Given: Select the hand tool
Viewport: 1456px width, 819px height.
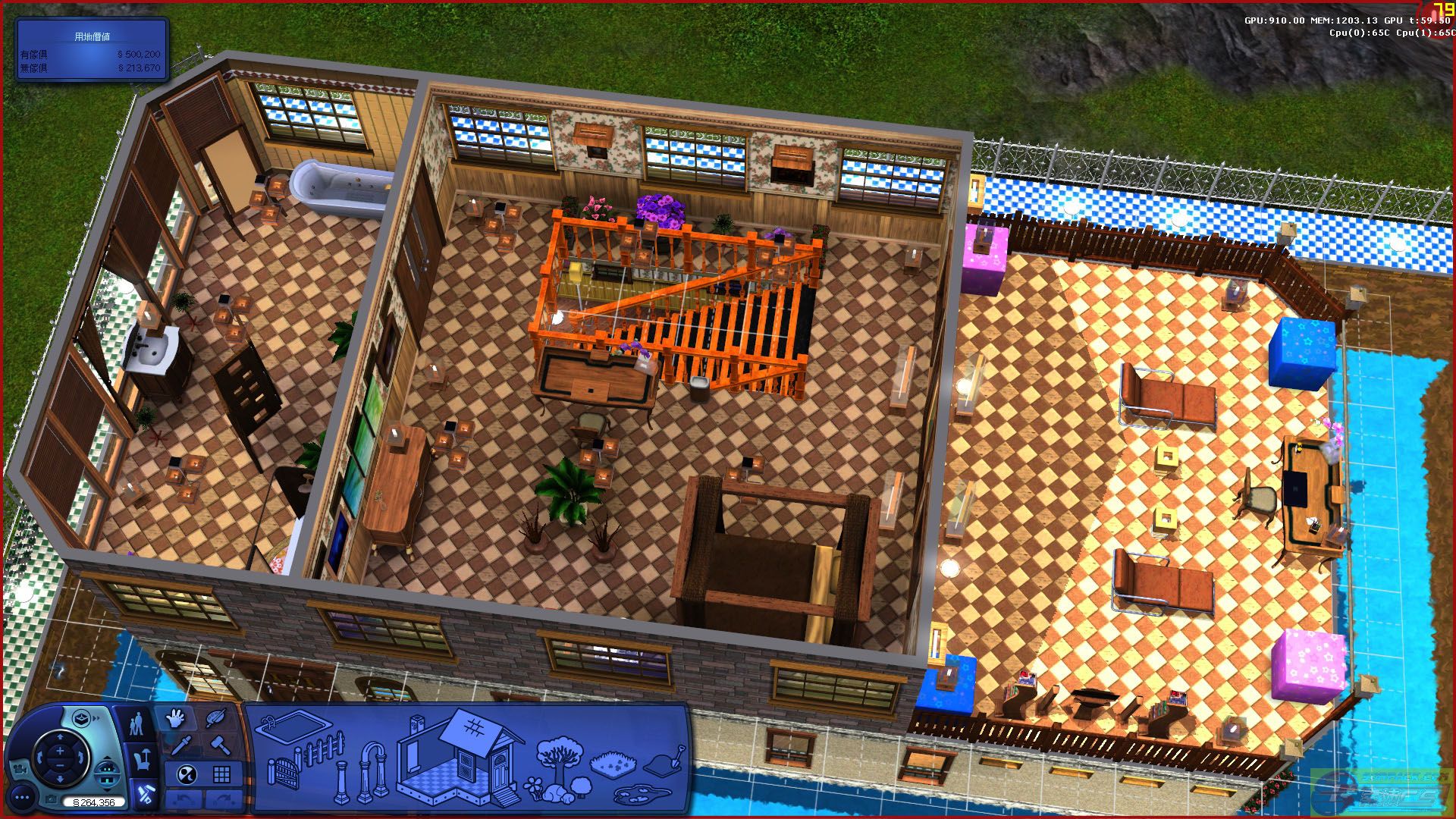Looking at the screenshot, I should coord(174,718).
